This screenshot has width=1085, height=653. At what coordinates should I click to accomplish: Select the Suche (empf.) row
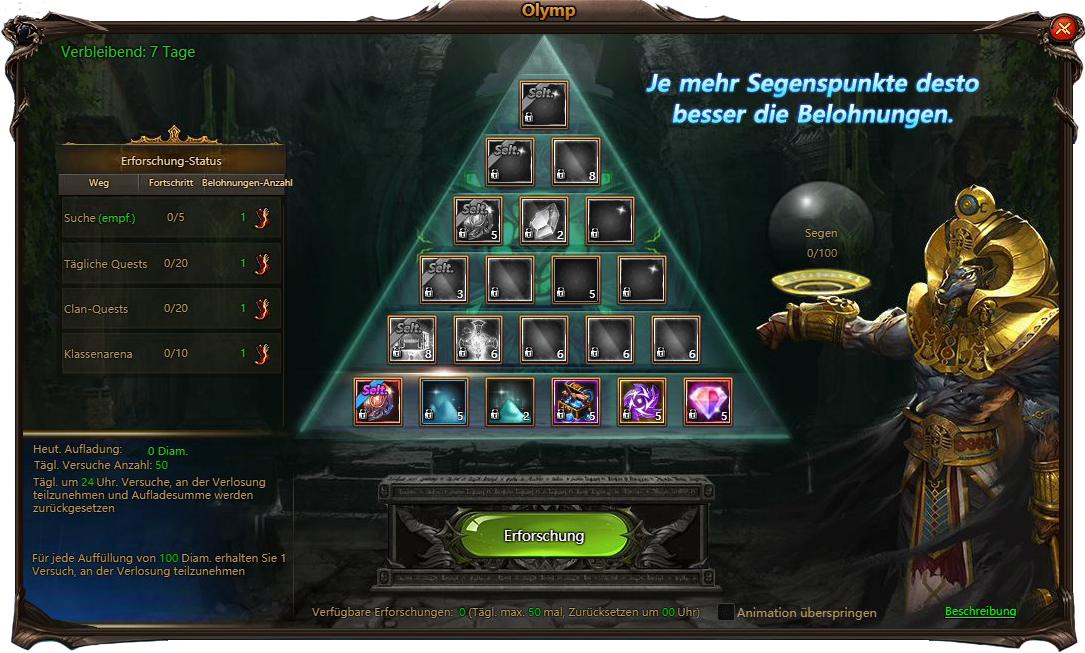[x=171, y=218]
